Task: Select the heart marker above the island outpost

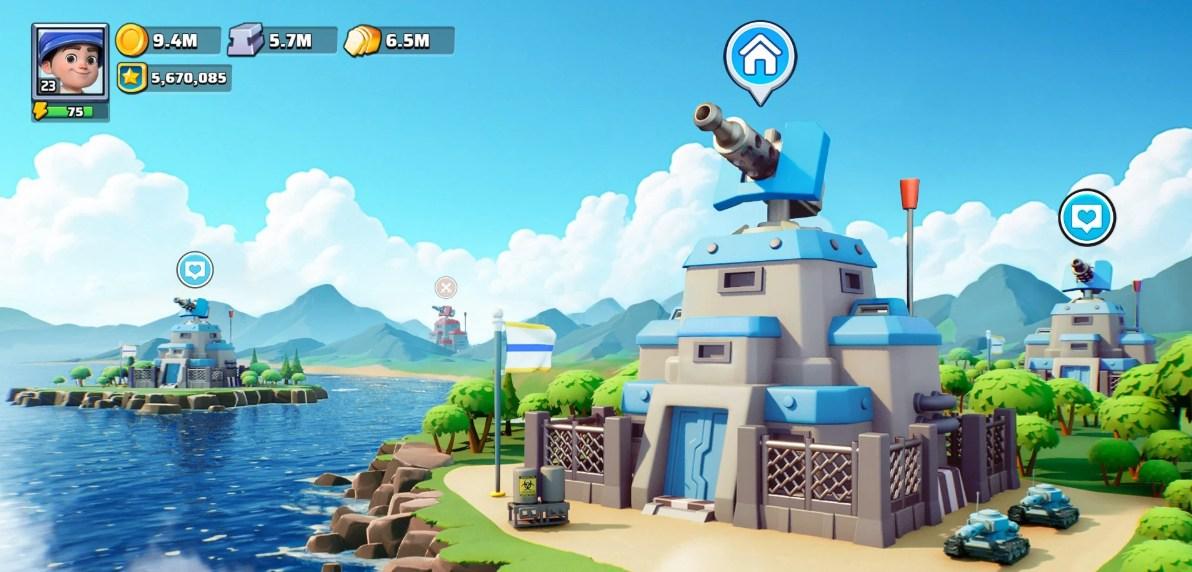Action: (x=195, y=269)
